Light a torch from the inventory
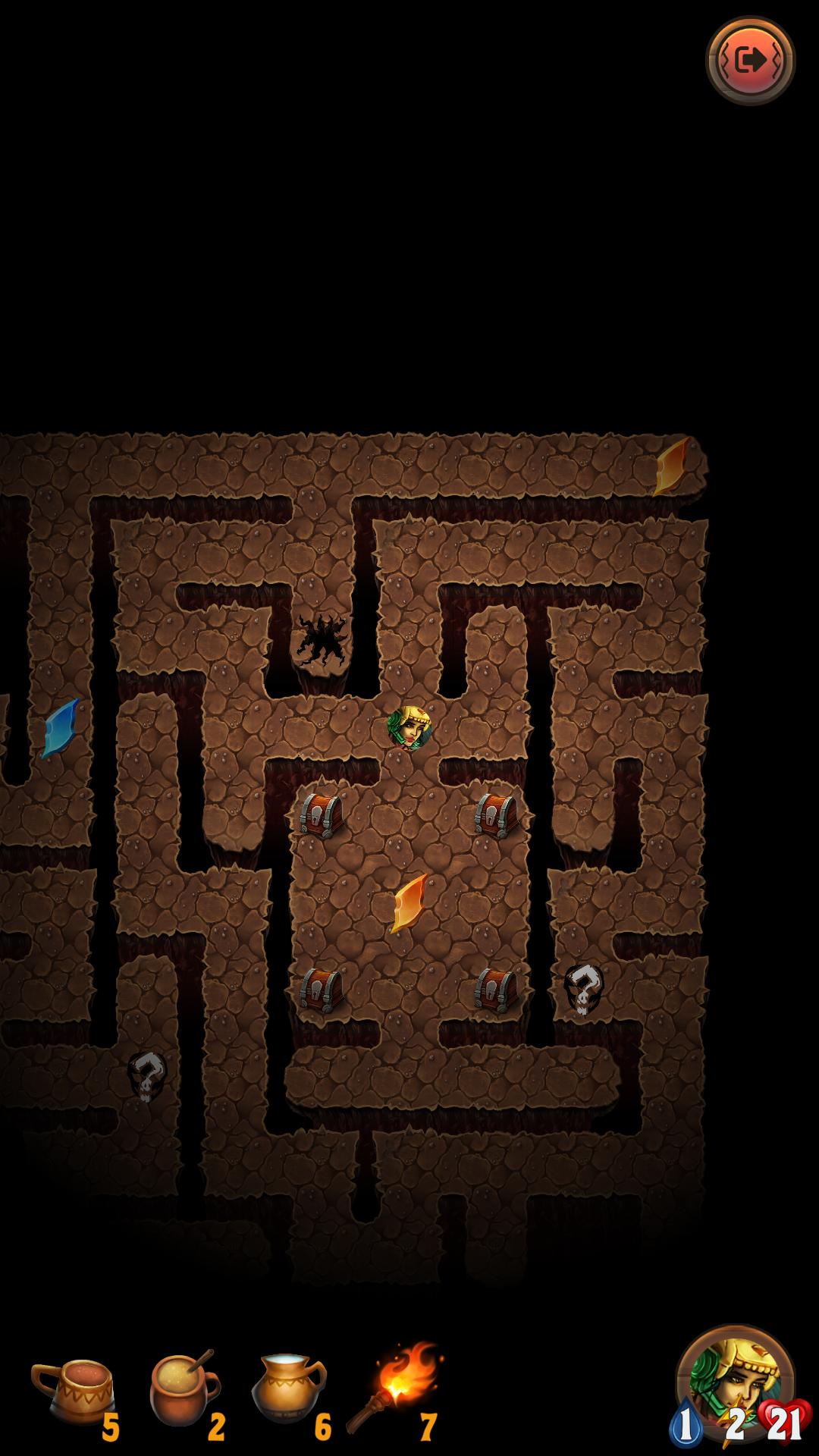The height and width of the screenshot is (1456, 819). 396,1386
